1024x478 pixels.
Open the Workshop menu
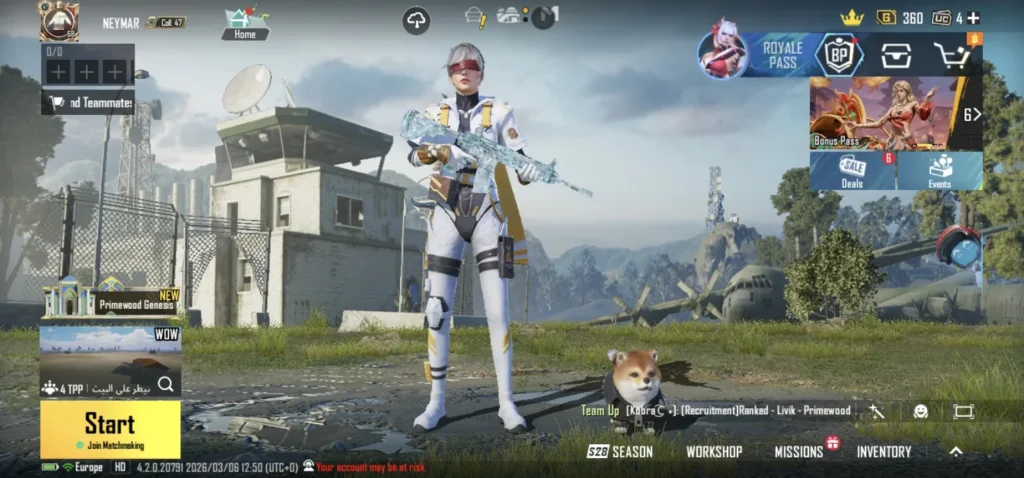pos(714,452)
